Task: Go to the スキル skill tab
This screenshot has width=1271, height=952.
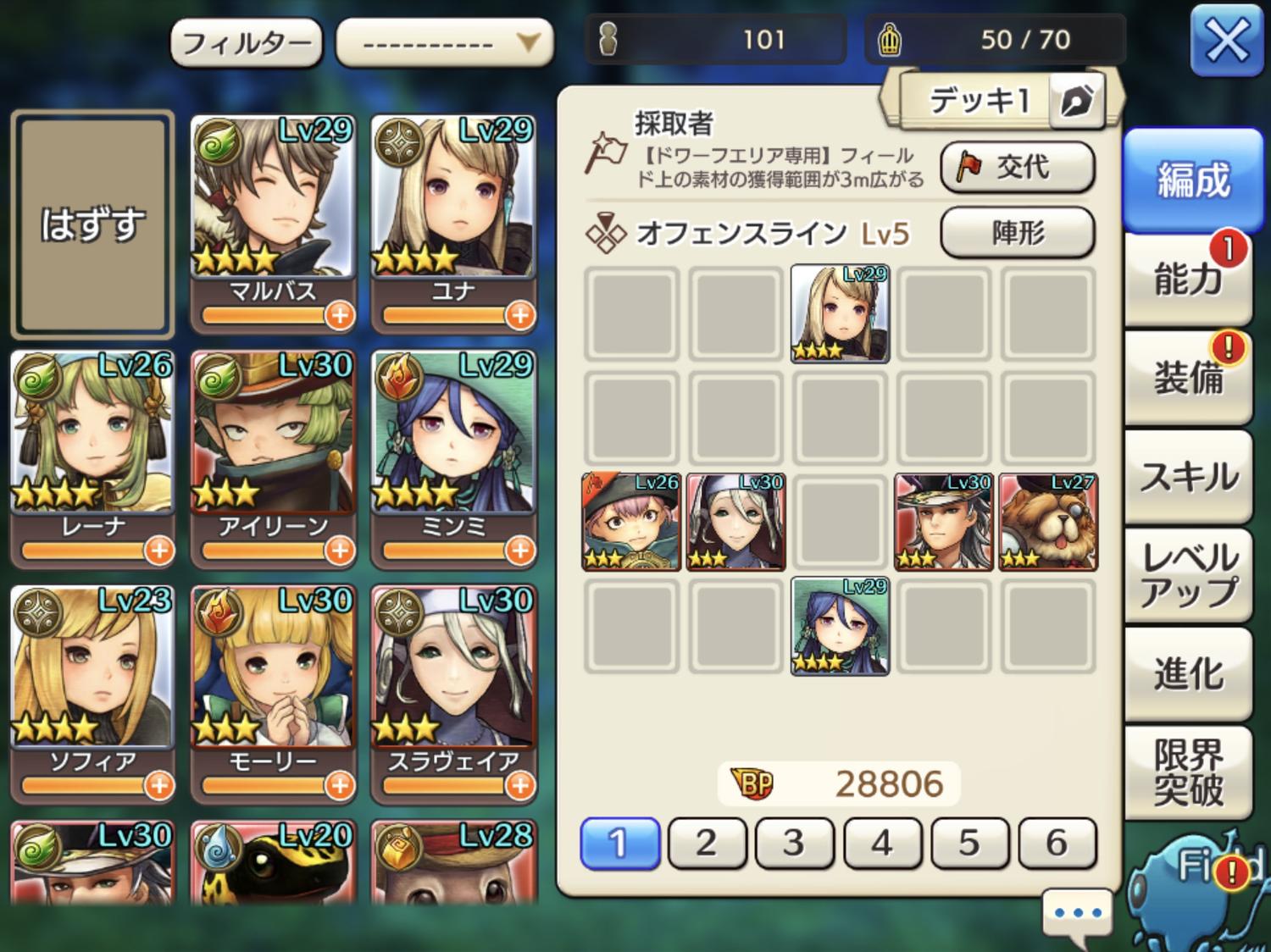Action: click(x=1188, y=476)
